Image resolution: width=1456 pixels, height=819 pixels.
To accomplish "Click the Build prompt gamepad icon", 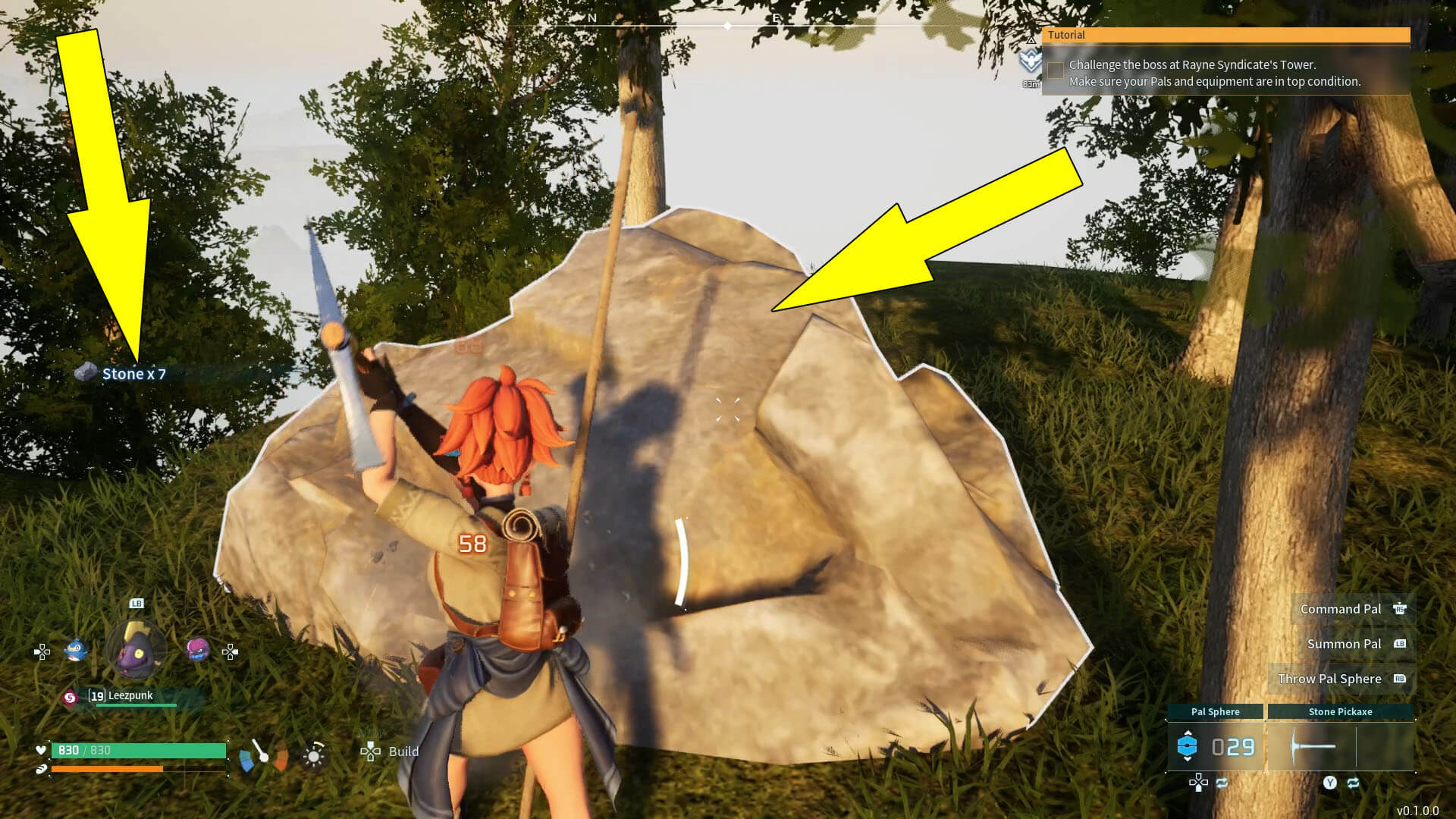I will [x=371, y=752].
